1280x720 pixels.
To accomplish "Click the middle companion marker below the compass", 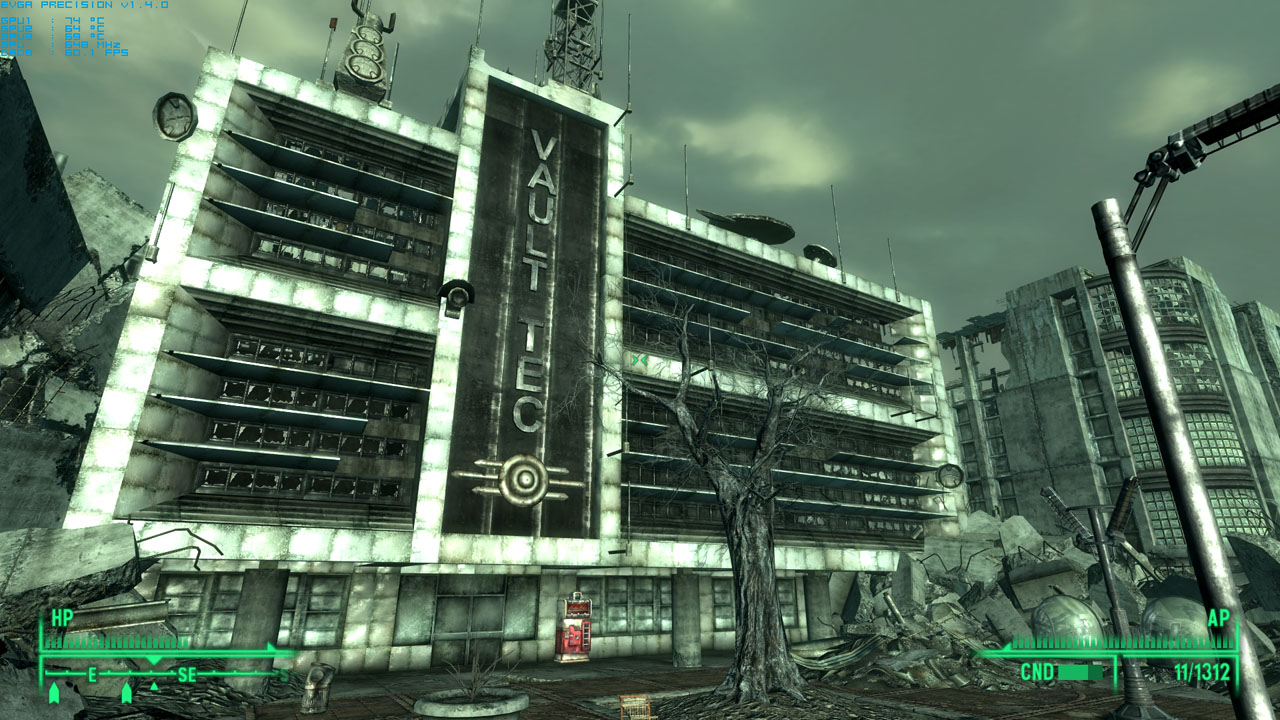I will (x=127, y=693).
